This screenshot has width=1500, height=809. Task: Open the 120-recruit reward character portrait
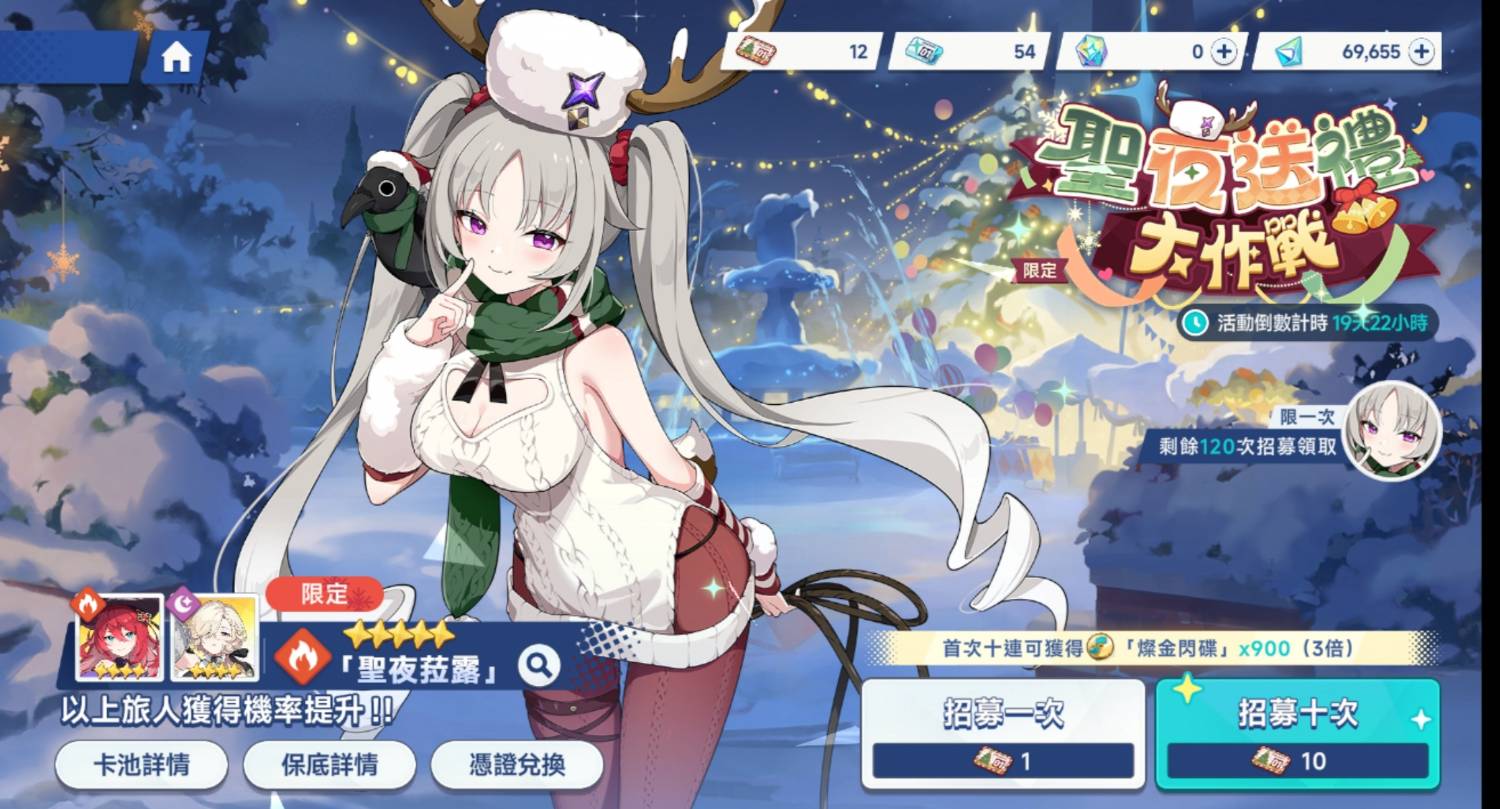pyautogui.click(x=1392, y=431)
